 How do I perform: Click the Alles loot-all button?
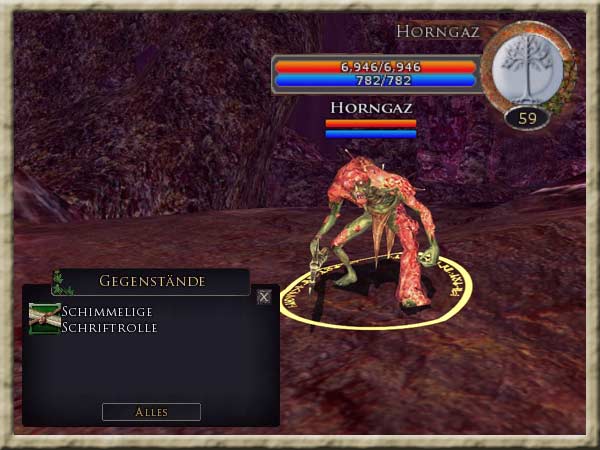coord(151,412)
